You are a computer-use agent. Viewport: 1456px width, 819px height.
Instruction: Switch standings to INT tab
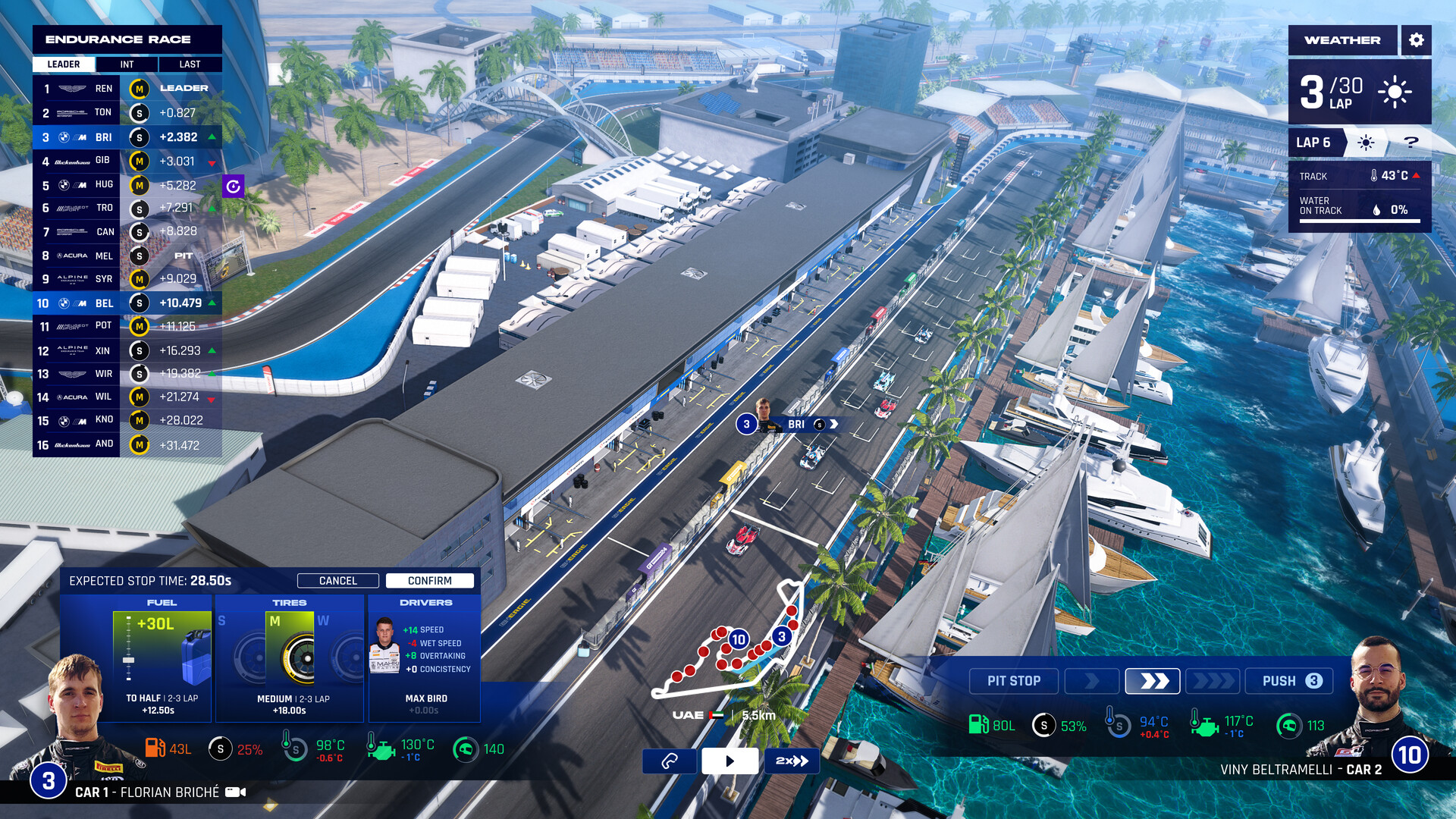(127, 64)
